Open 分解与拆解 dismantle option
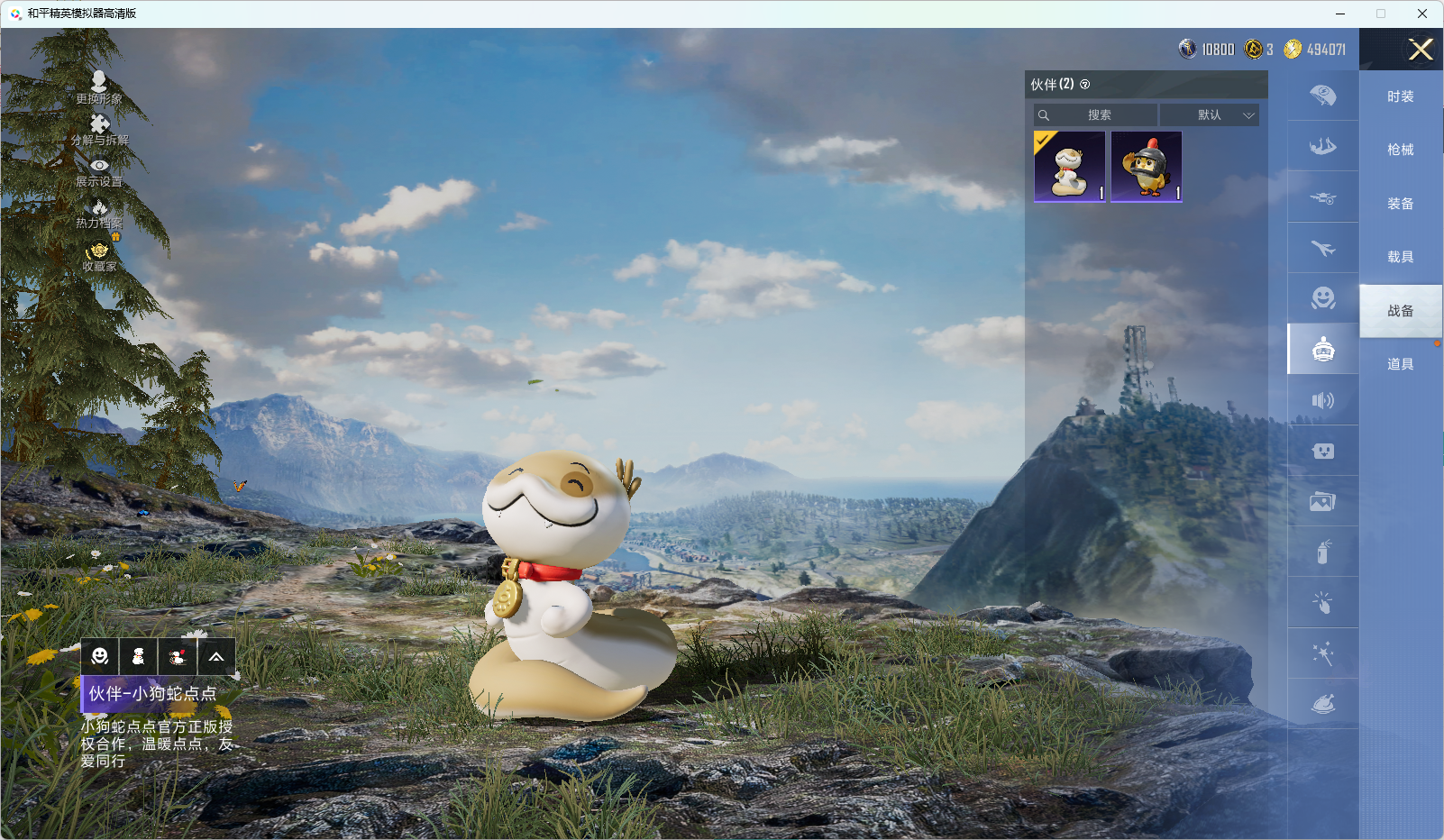Image resolution: width=1444 pixels, height=840 pixels. [x=99, y=129]
